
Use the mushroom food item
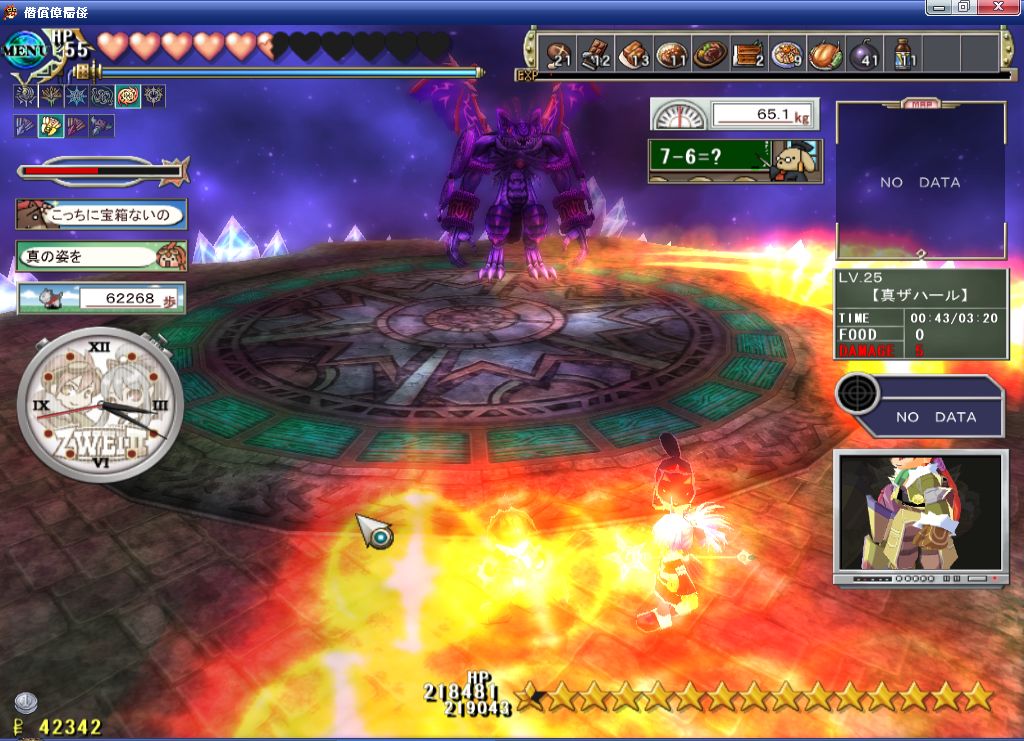(x=559, y=54)
